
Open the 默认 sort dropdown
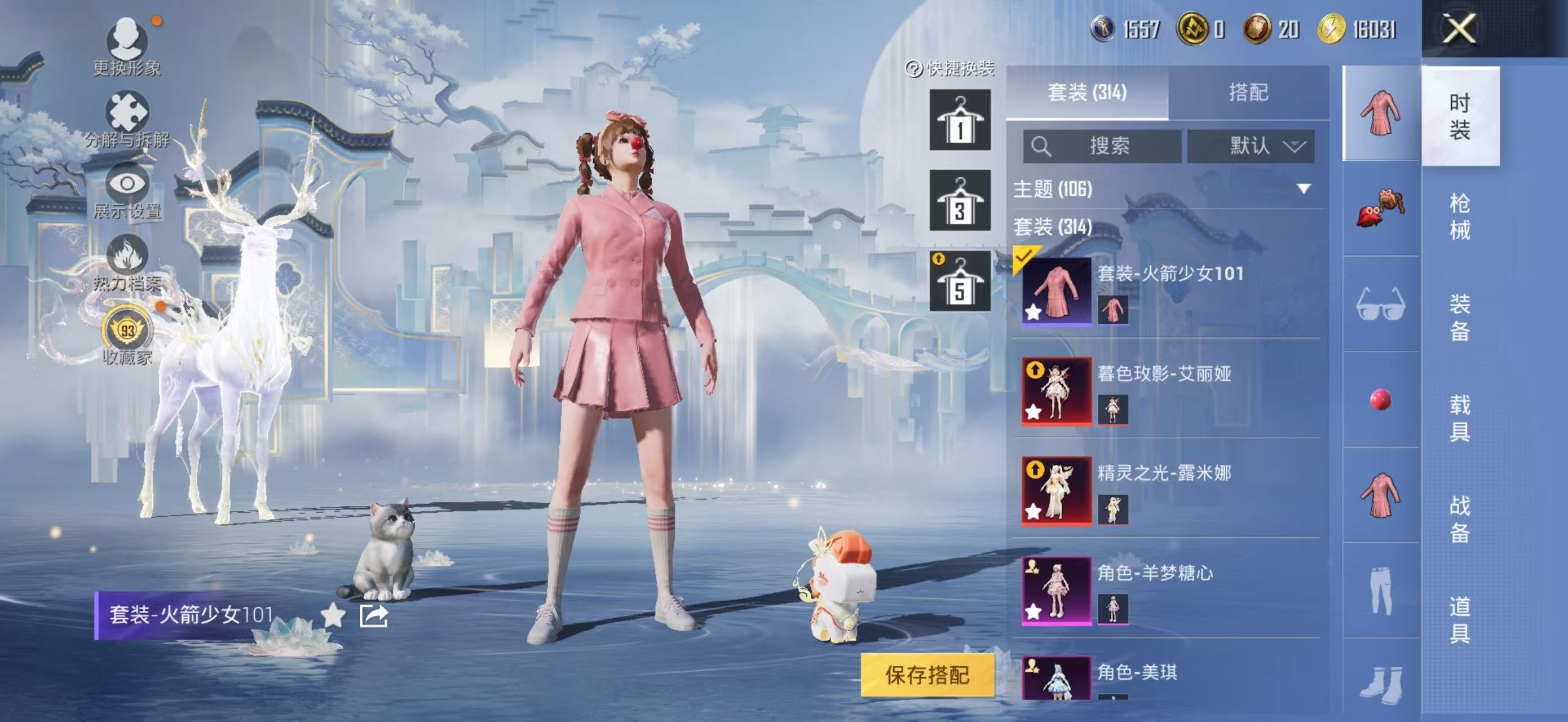(x=1250, y=146)
